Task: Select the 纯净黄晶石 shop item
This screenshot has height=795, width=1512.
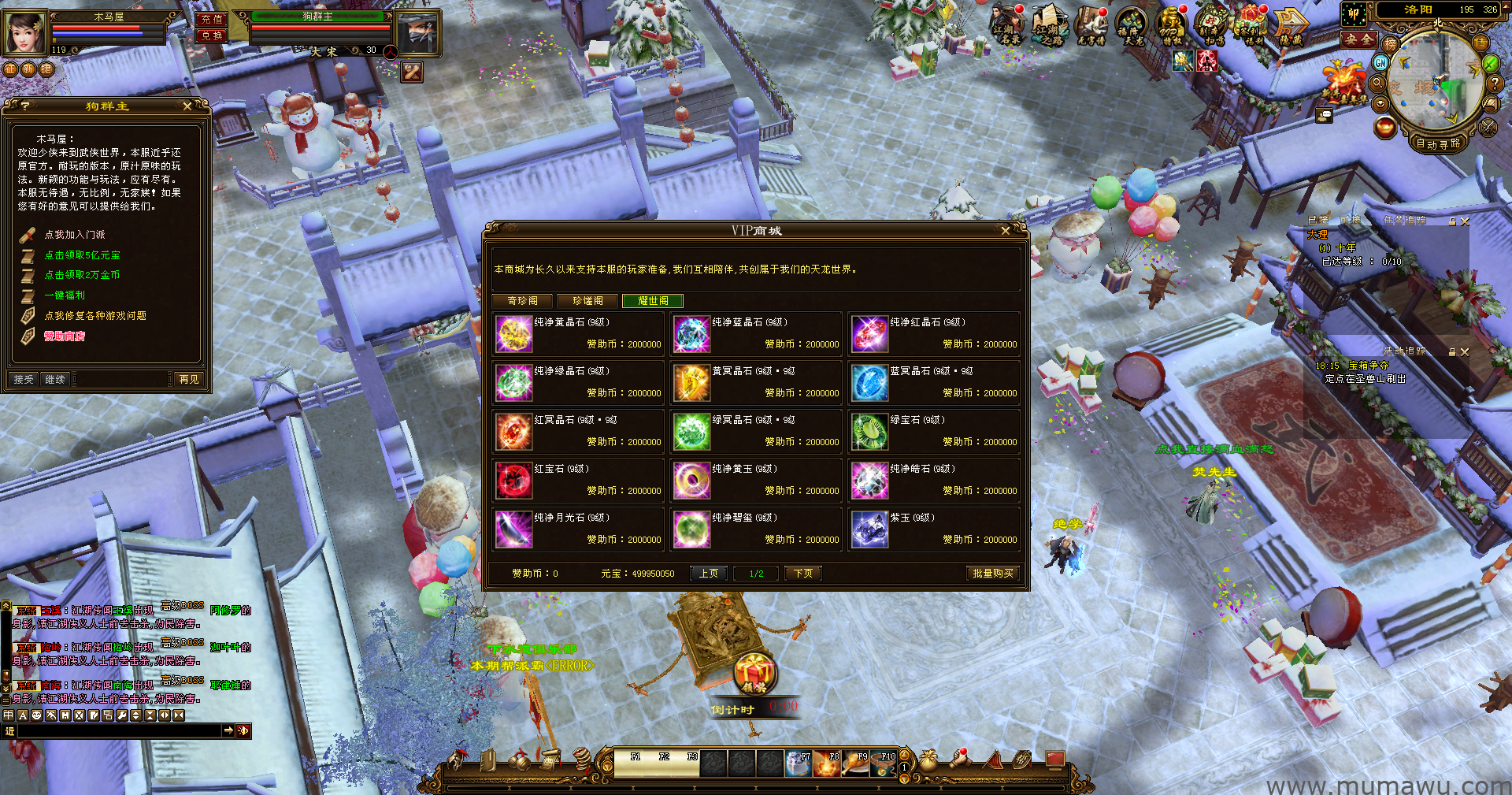Action: (515, 334)
